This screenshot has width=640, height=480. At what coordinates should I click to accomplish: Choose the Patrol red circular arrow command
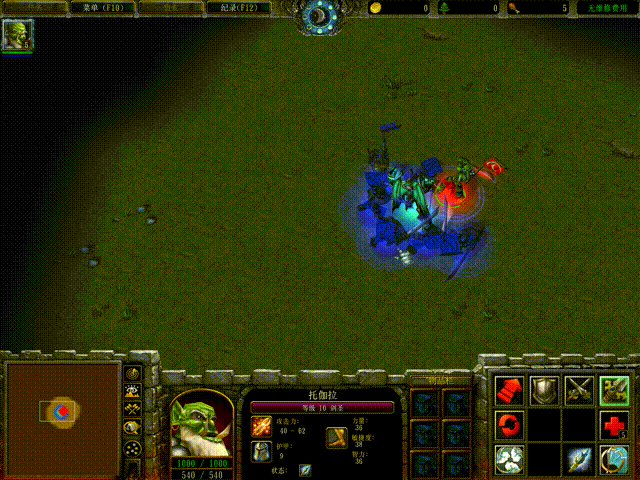[509, 425]
